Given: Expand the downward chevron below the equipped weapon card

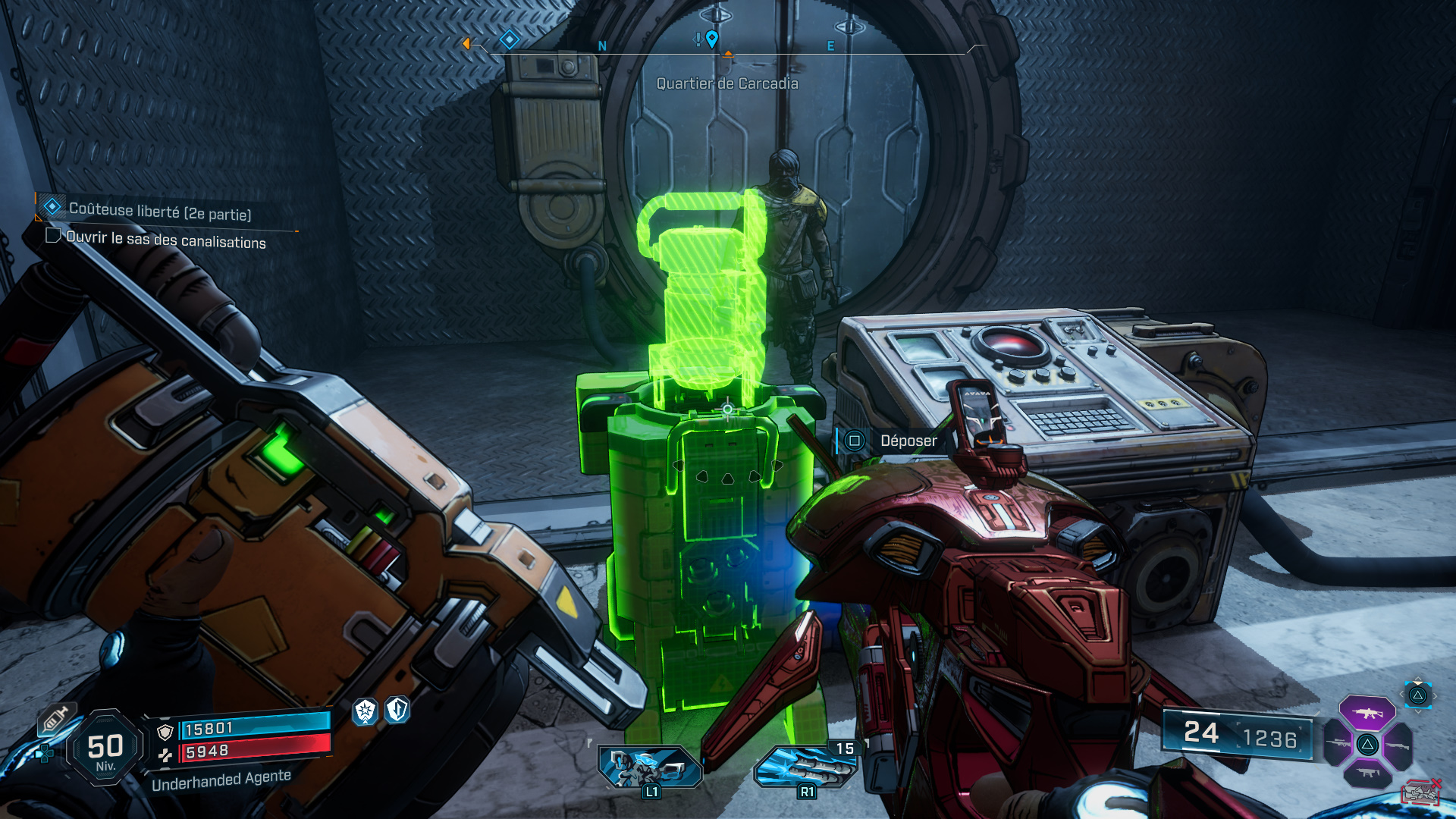Looking at the screenshot, I should coord(1418,711).
